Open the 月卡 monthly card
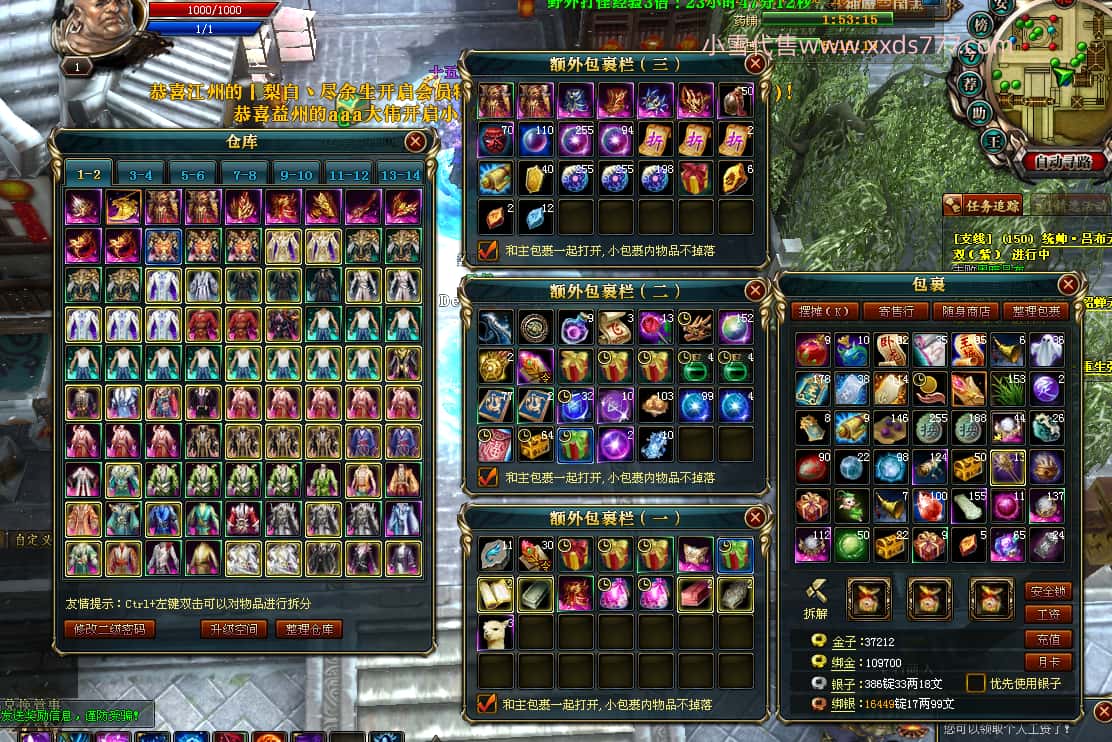The width and height of the screenshot is (1112, 742). pyautogui.click(x=1048, y=661)
